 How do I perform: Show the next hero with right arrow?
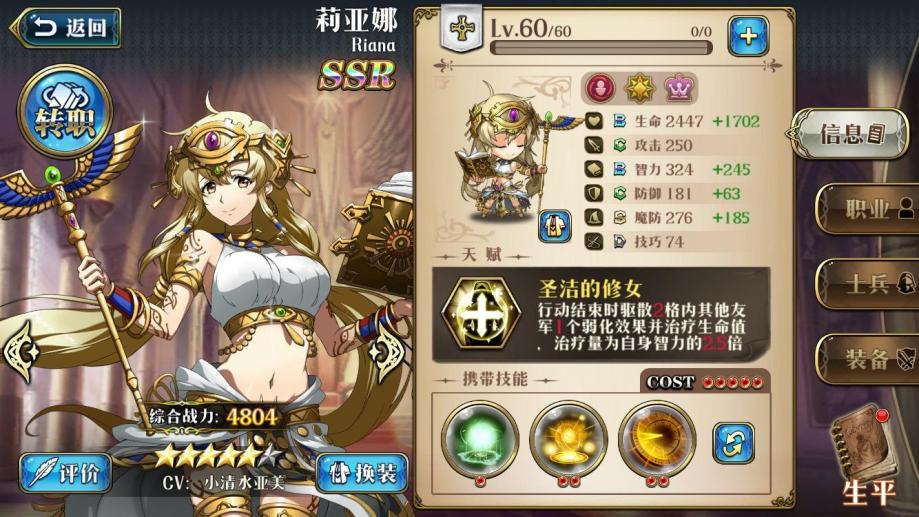point(386,351)
